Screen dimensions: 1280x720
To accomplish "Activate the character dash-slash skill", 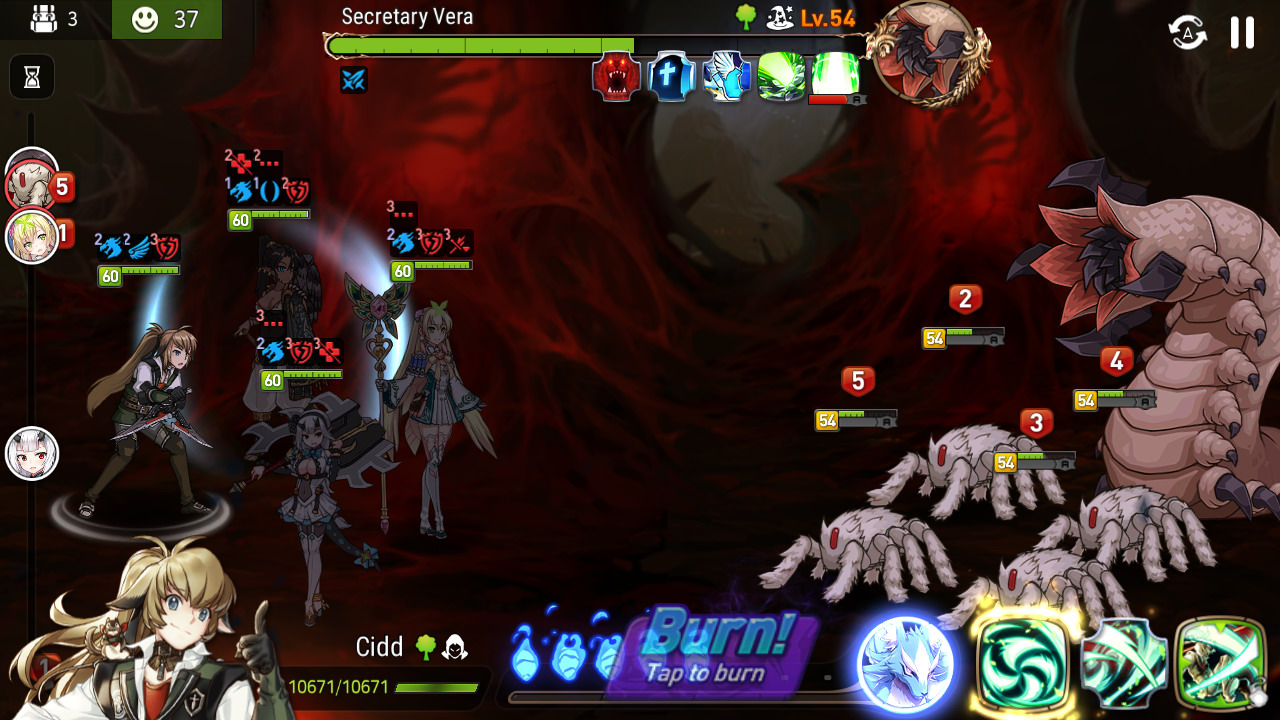I will click(x=1220, y=663).
